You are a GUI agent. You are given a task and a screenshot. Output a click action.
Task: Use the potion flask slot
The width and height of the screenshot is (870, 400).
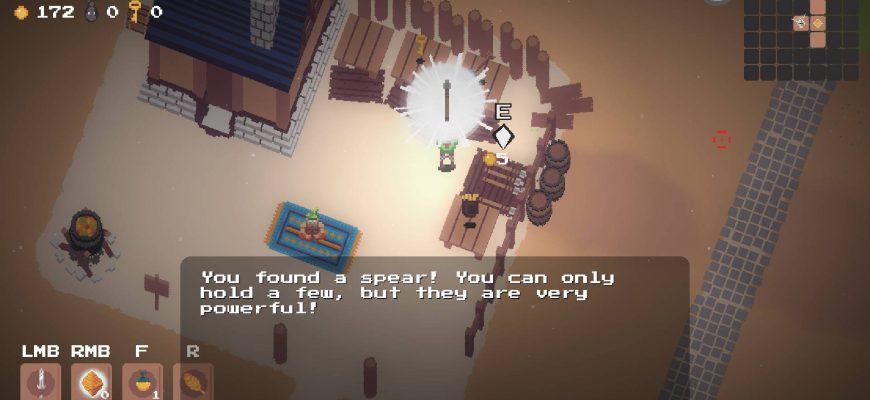[142, 382]
